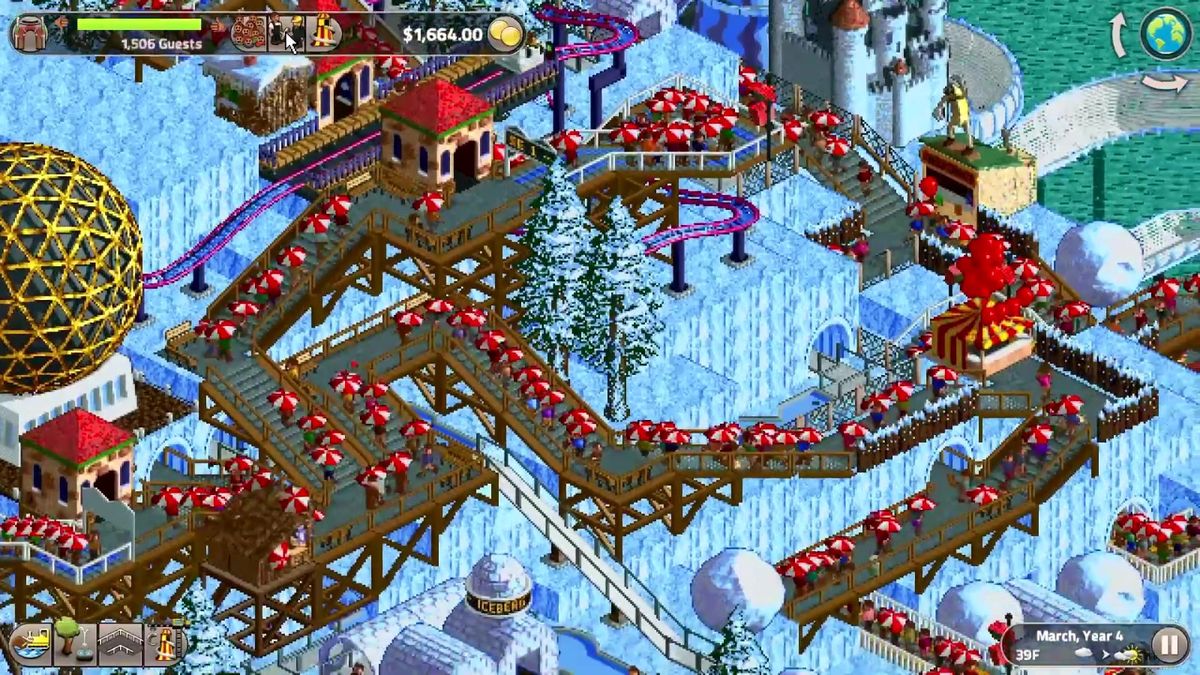This screenshot has height=675, width=1200.
Task: Open new ride construction tool
Action: point(163,644)
